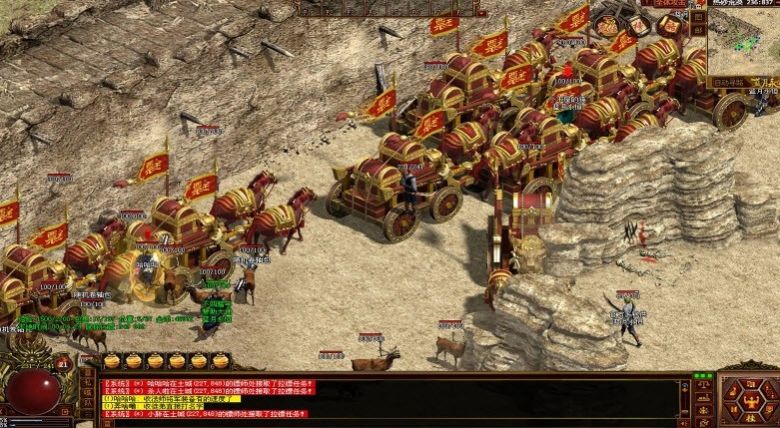The width and height of the screenshot is (780, 428).
Task: Select the first gold potion belt slot
Action: (x=112, y=360)
